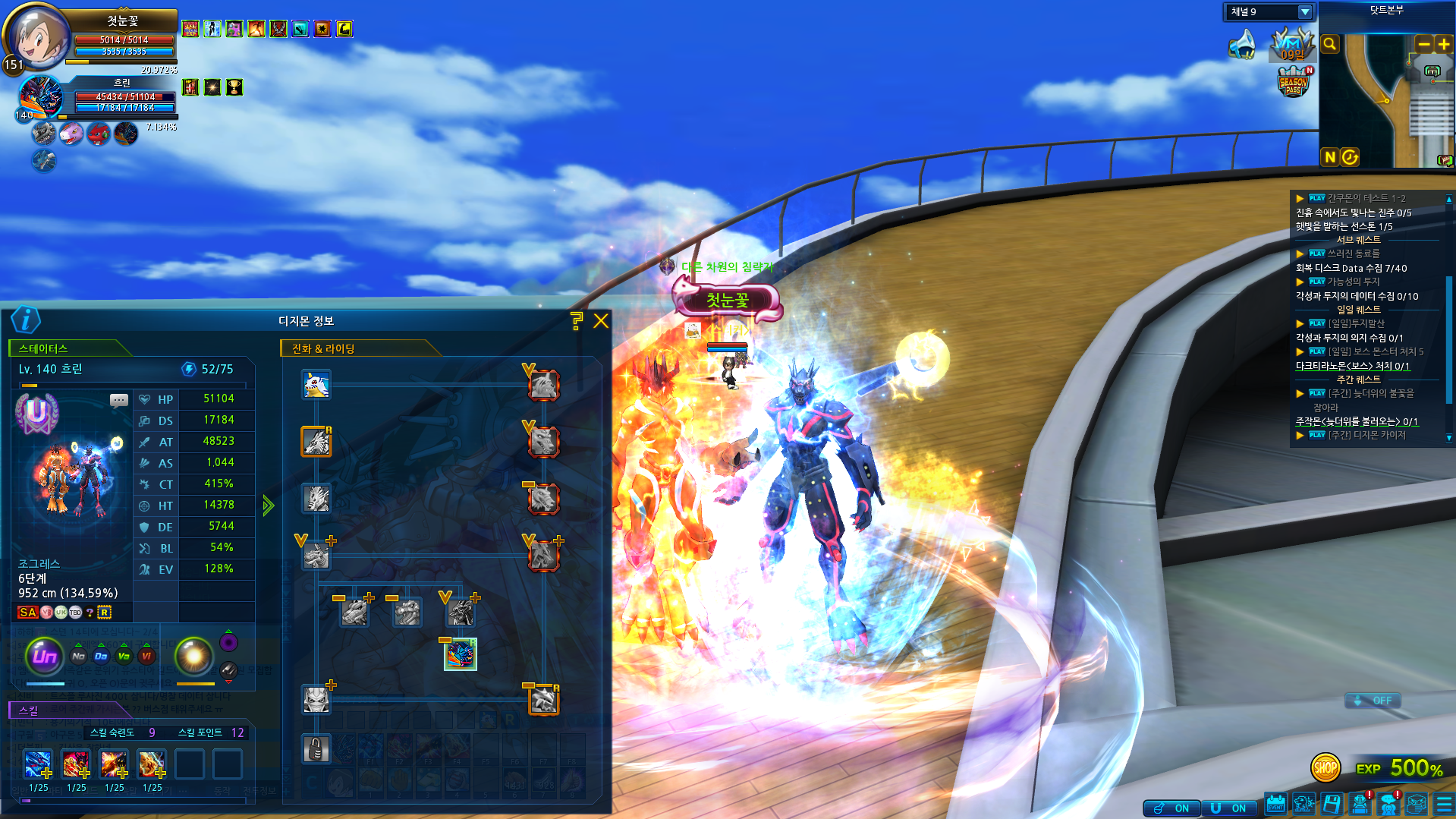The width and height of the screenshot is (1456, 819).
Task: Expand the stats panel with green arrow
Action: [268, 506]
